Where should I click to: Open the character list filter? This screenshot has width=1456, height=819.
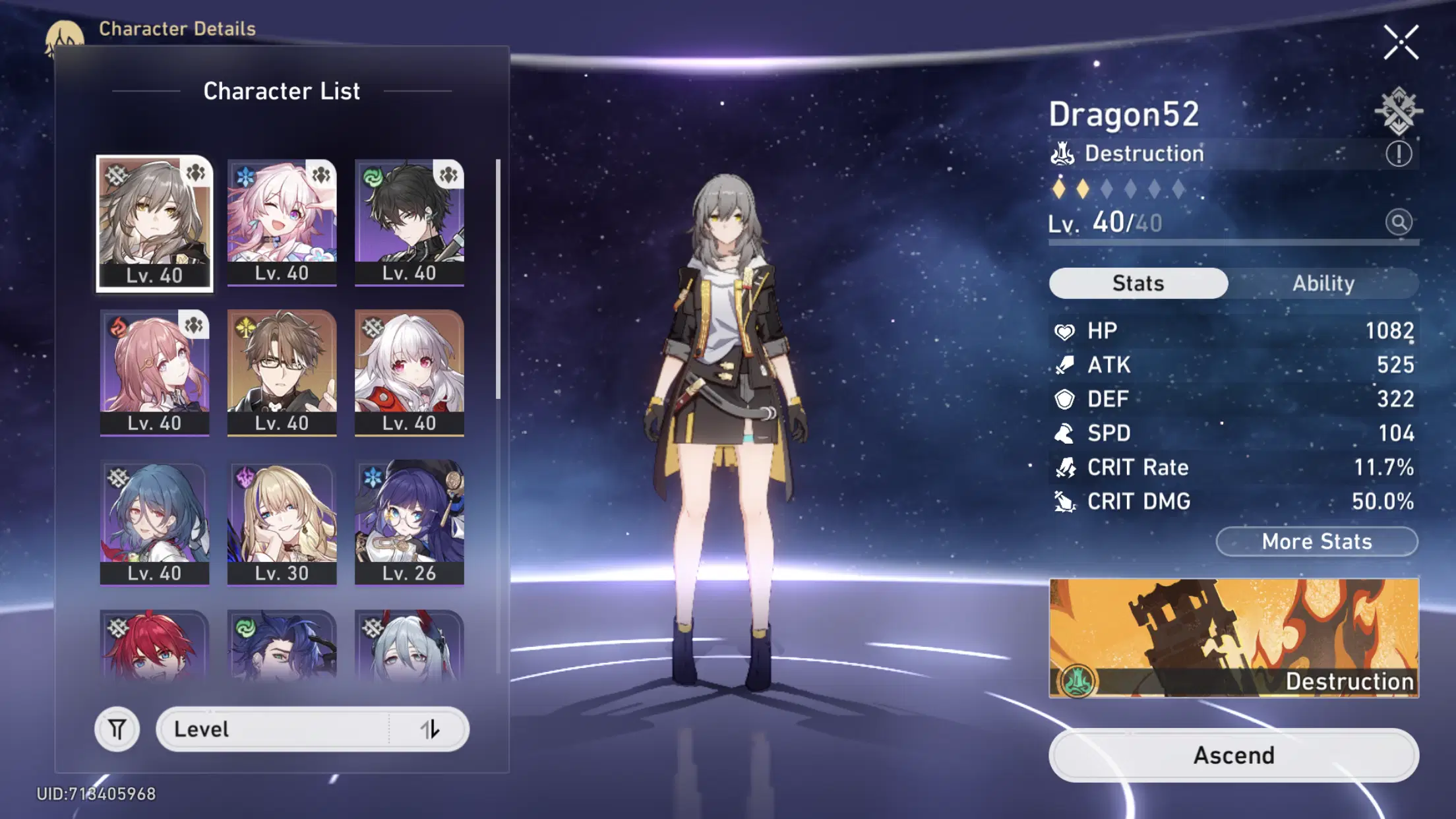click(116, 729)
